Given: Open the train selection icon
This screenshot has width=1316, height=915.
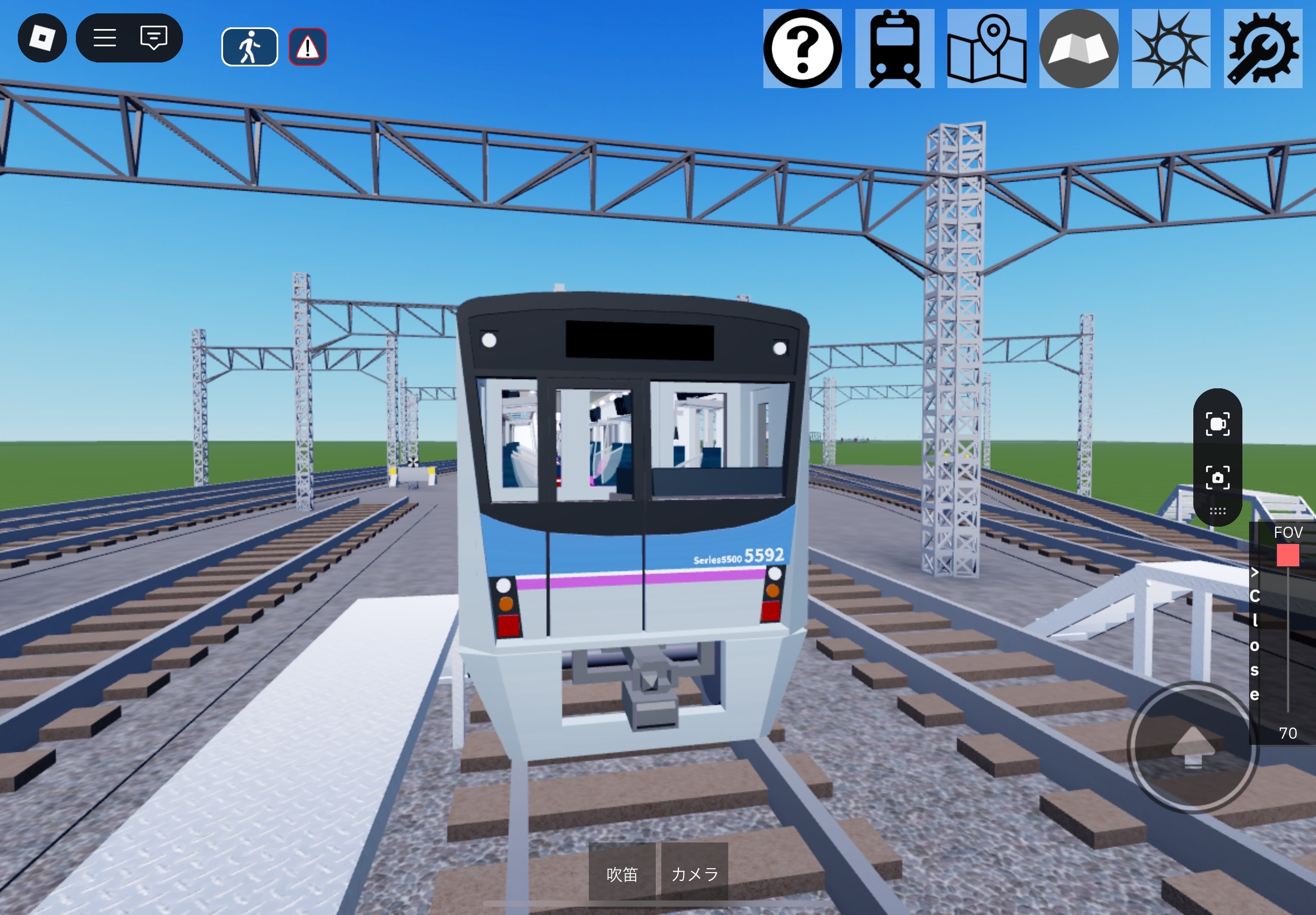Looking at the screenshot, I should [x=894, y=49].
